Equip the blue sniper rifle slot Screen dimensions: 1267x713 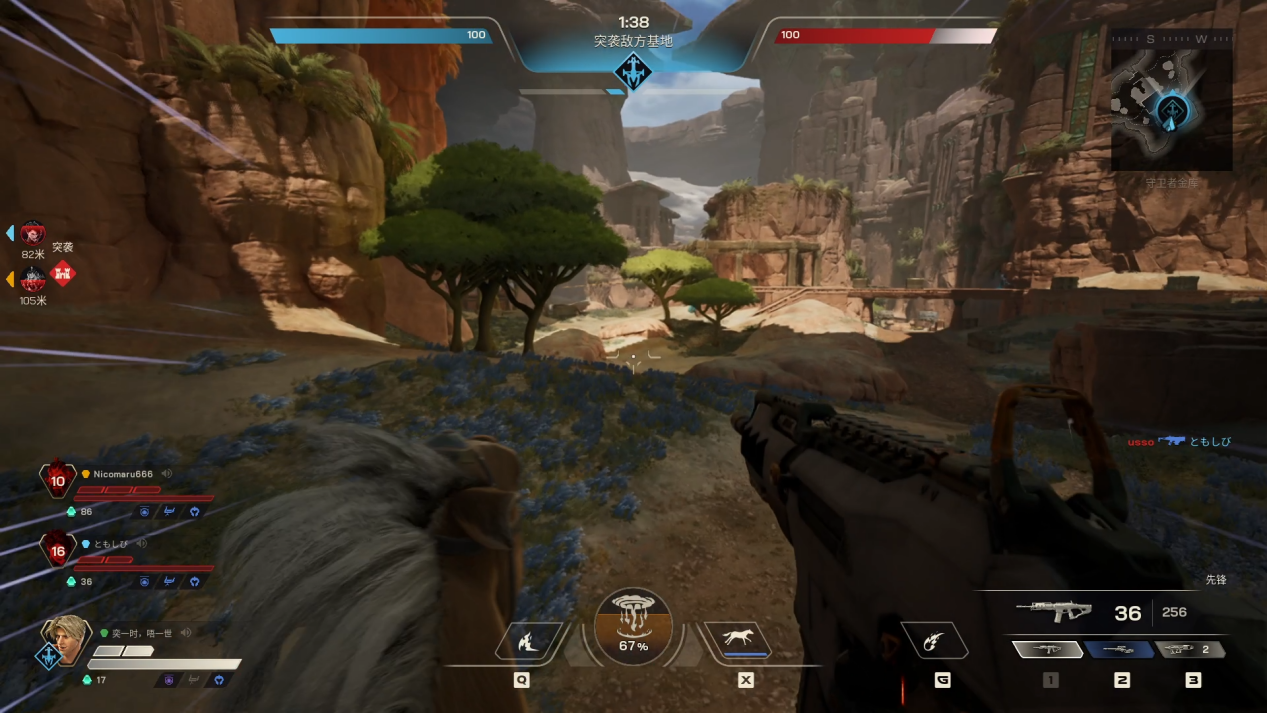(x=1120, y=650)
